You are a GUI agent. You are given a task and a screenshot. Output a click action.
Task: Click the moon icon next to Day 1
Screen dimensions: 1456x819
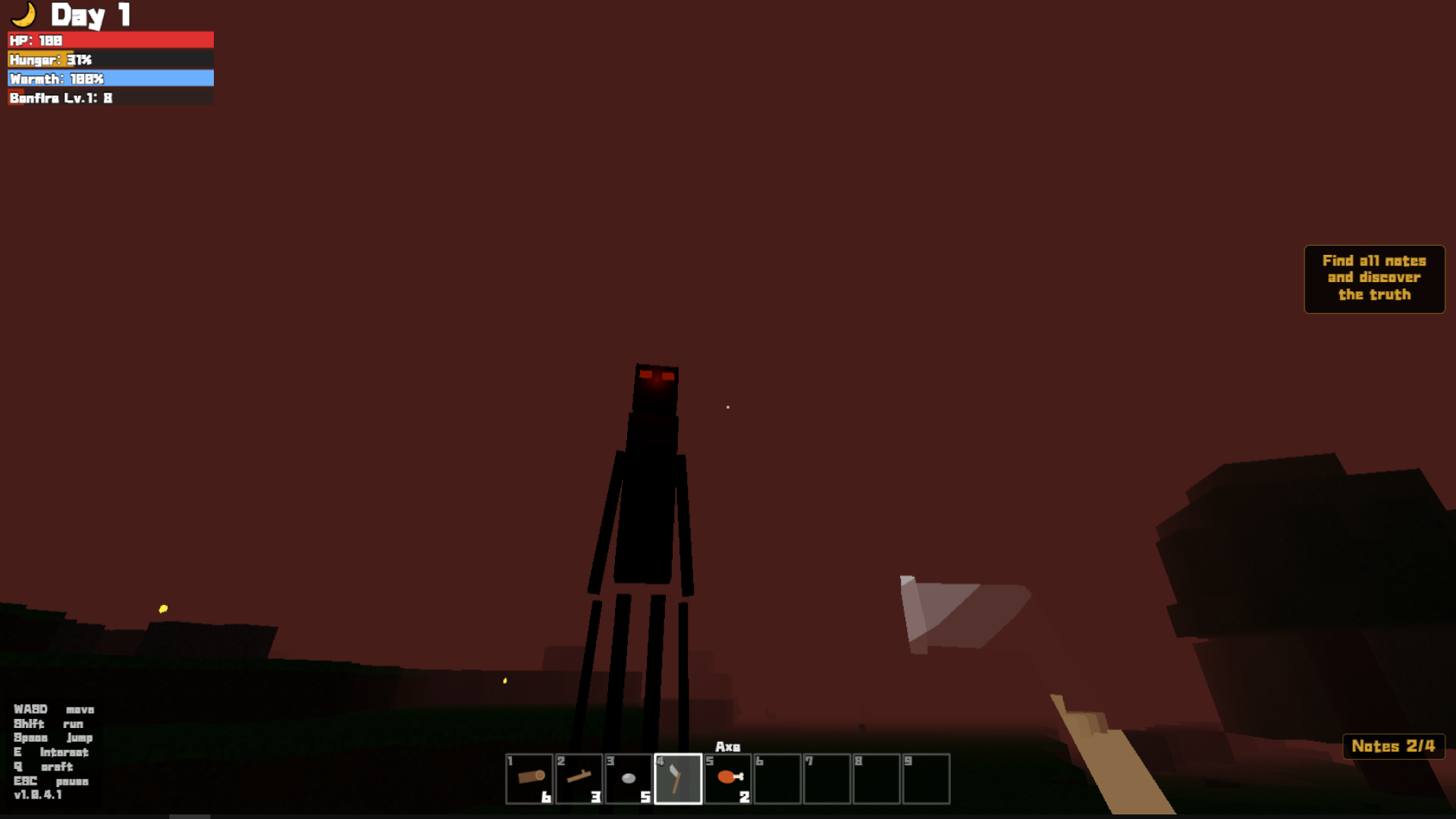[x=23, y=14]
